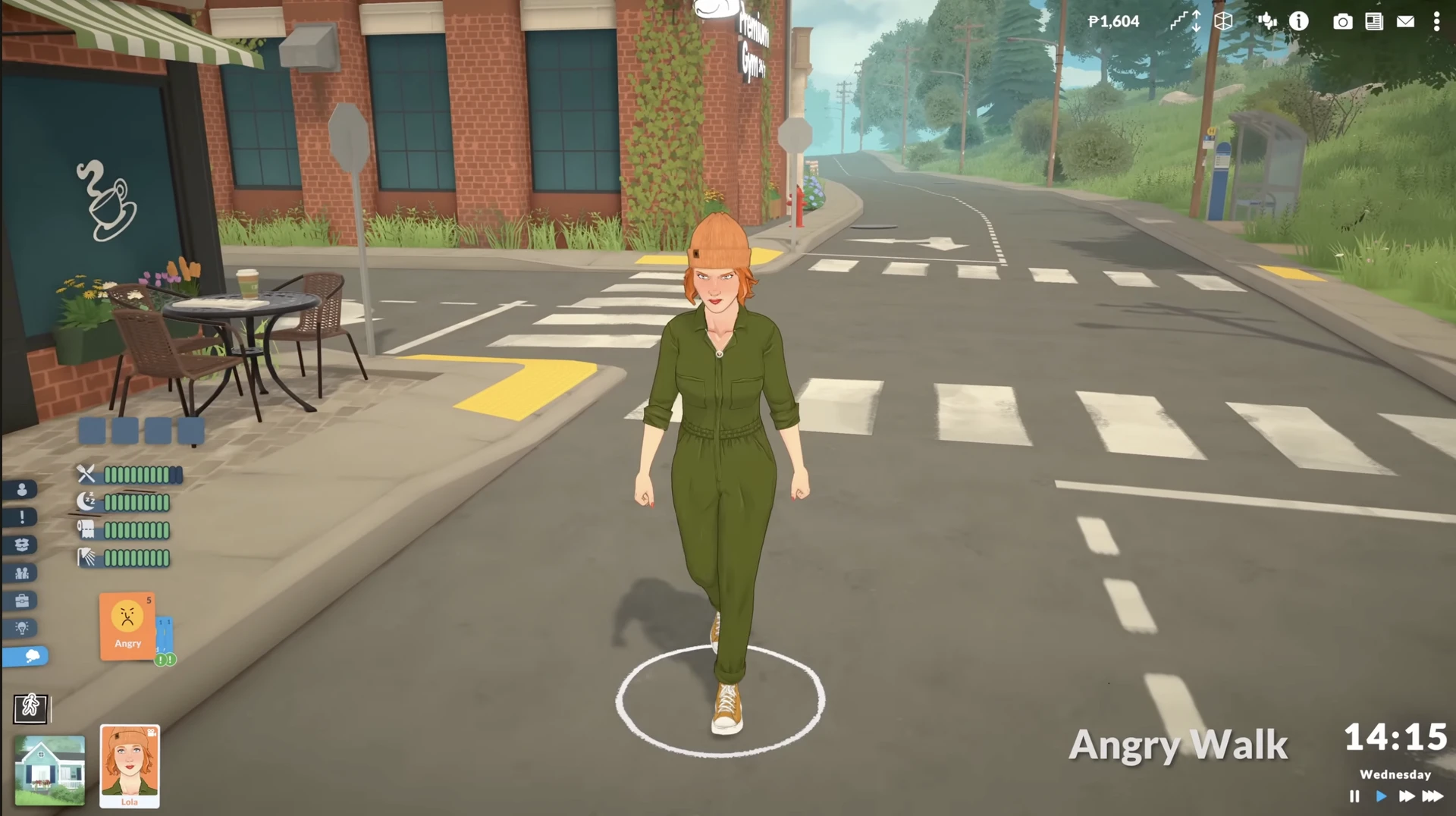Click the info circle icon
This screenshot has width=1456, height=816.
pos(1299,21)
